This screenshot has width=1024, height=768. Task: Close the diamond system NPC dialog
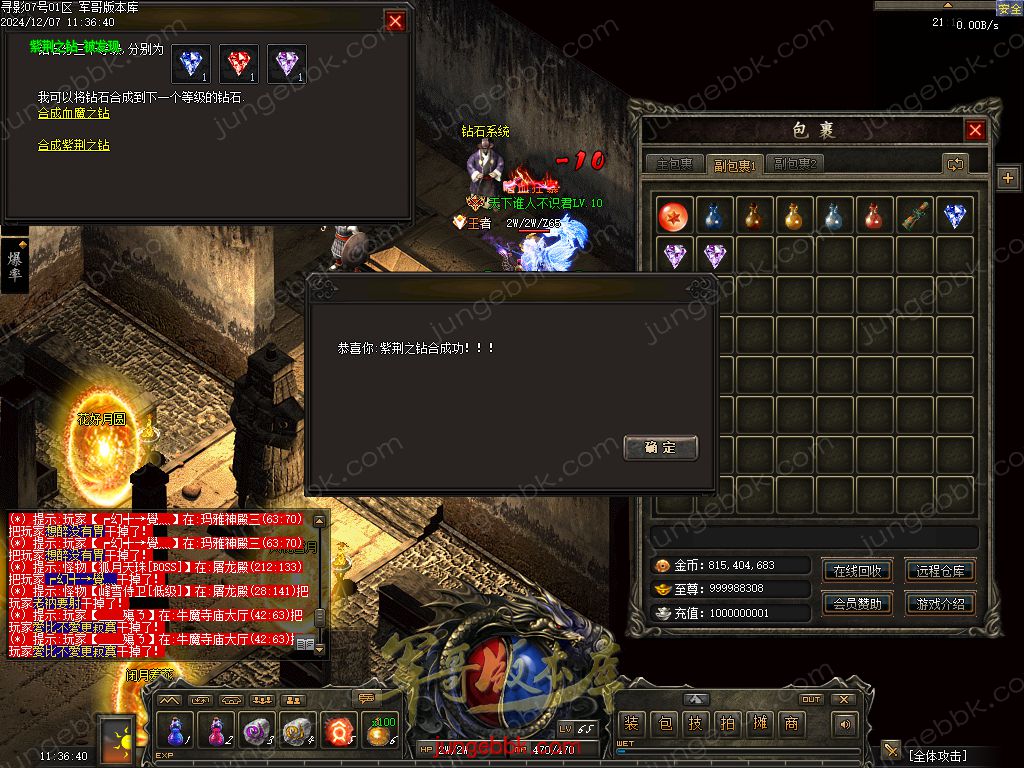[396, 21]
